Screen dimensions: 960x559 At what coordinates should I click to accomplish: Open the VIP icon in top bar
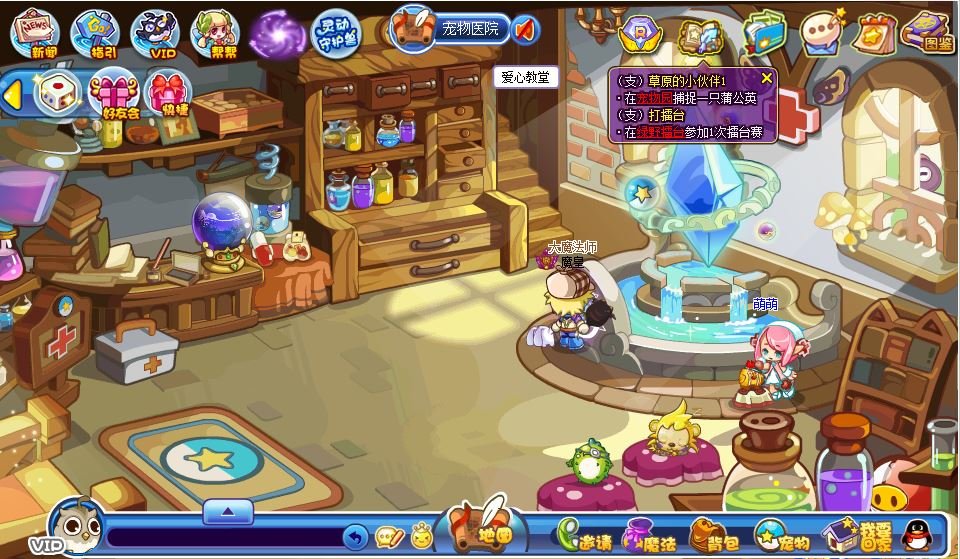[155, 33]
